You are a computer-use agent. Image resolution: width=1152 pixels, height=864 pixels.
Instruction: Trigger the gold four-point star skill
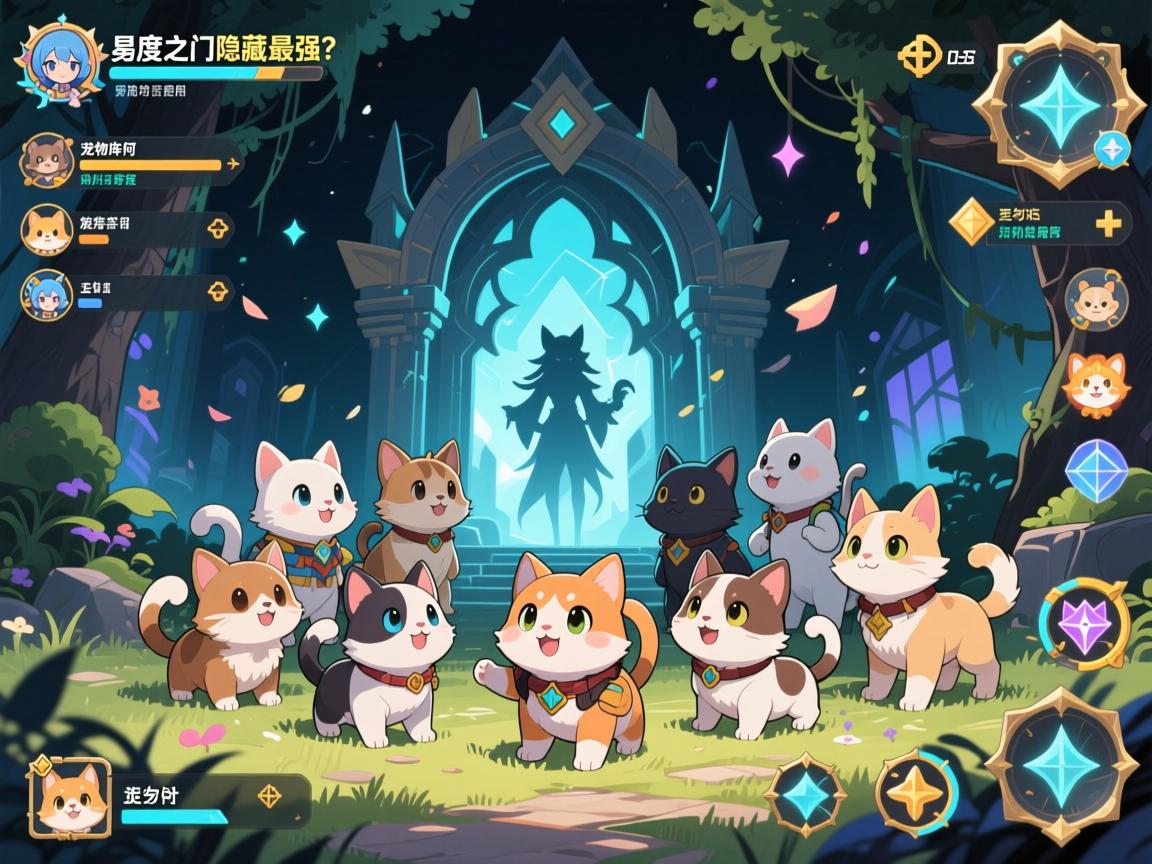915,793
